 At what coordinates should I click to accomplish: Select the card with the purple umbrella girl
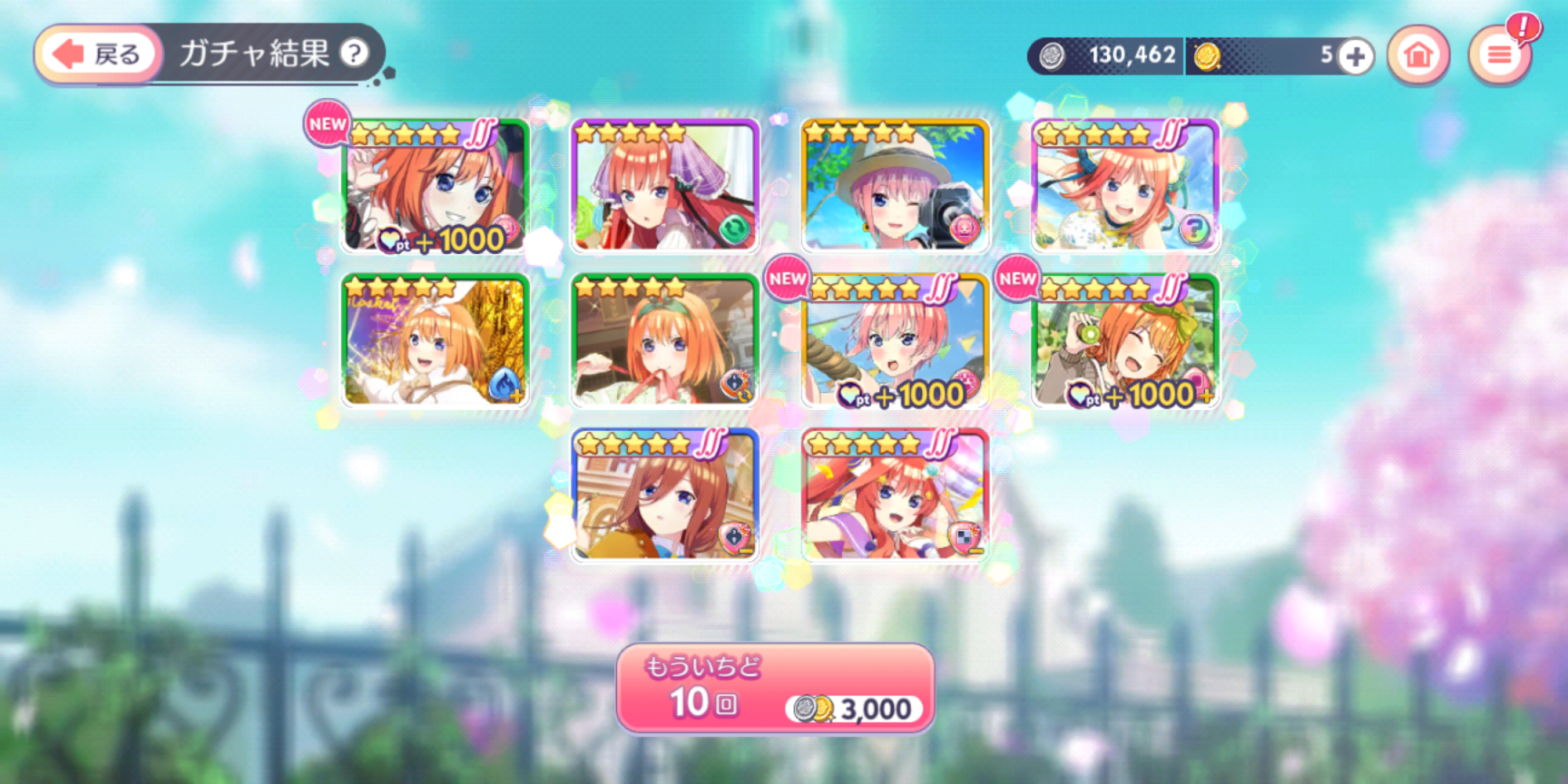click(x=665, y=186)
